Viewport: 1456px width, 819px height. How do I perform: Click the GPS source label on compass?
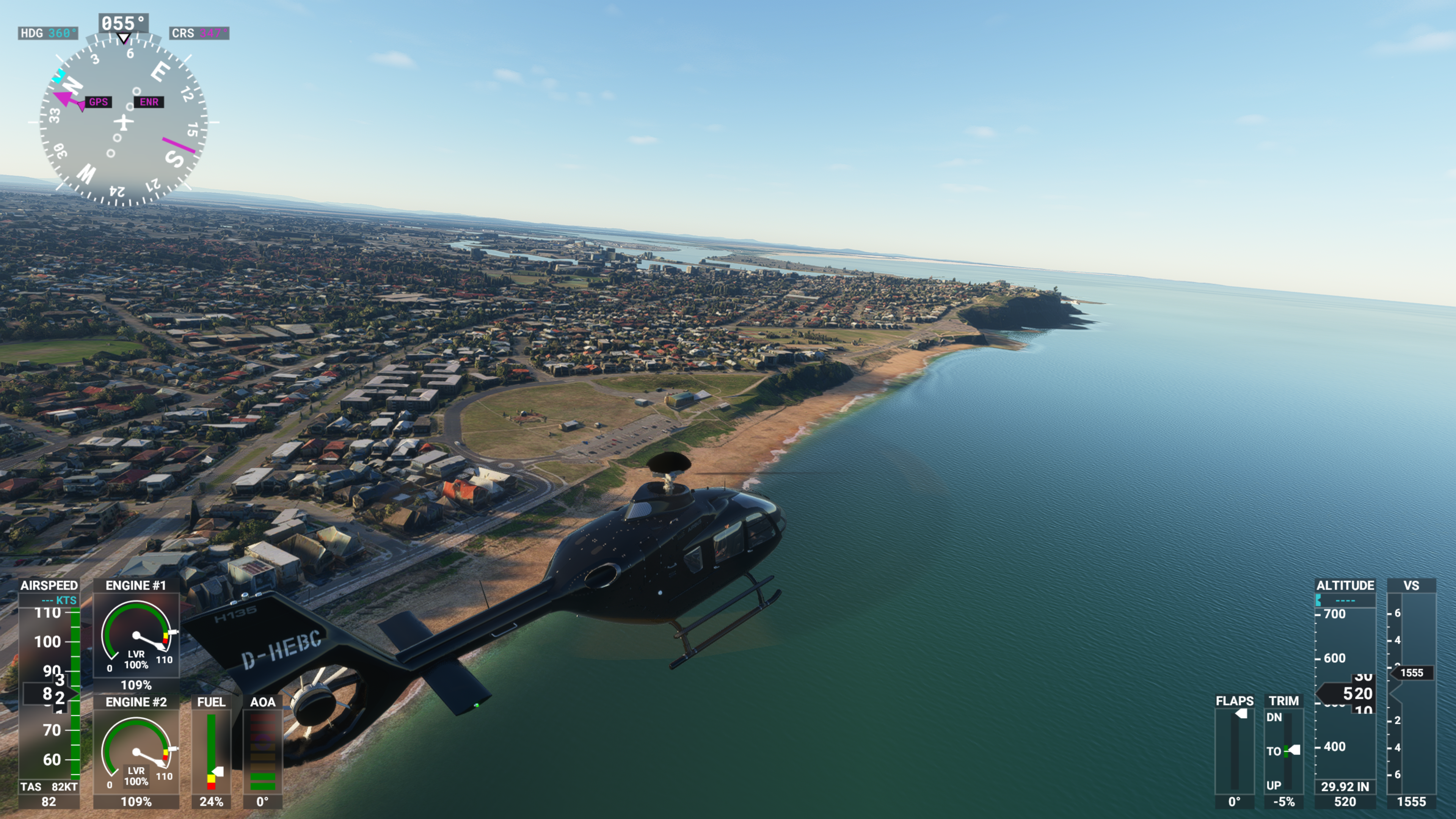(x=98, y=102)
